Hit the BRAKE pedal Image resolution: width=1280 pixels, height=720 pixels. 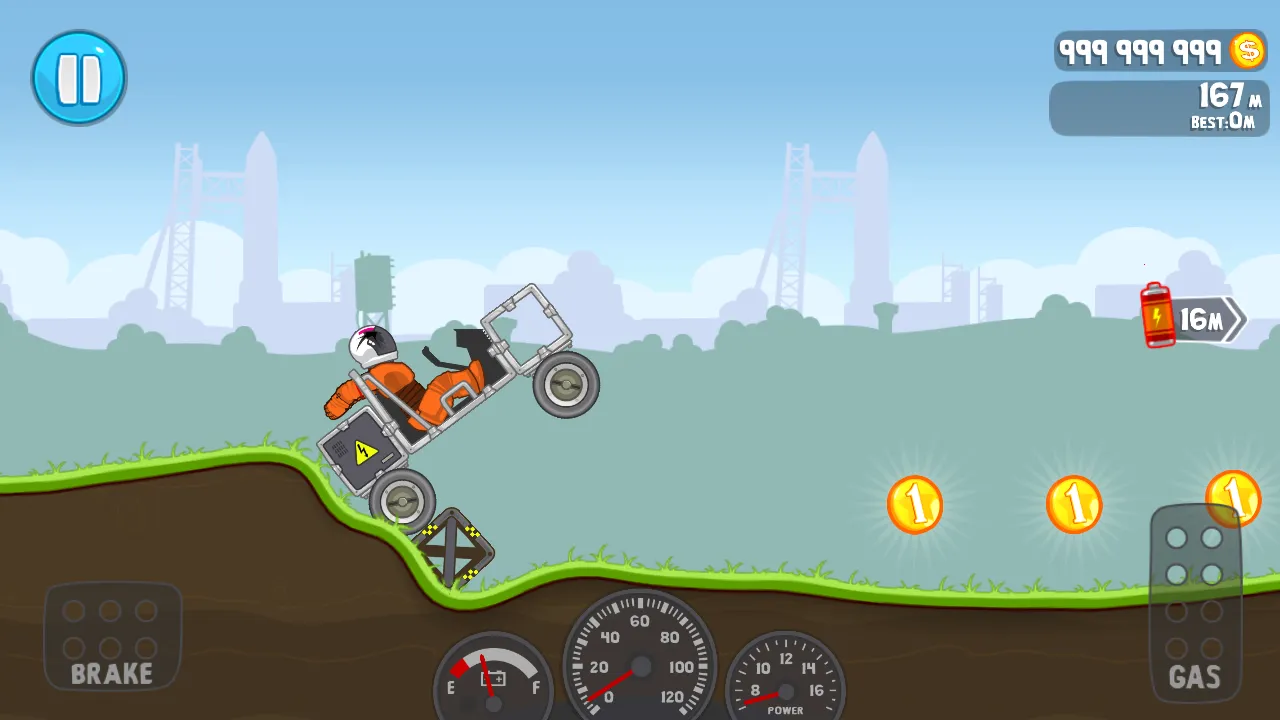112,636
